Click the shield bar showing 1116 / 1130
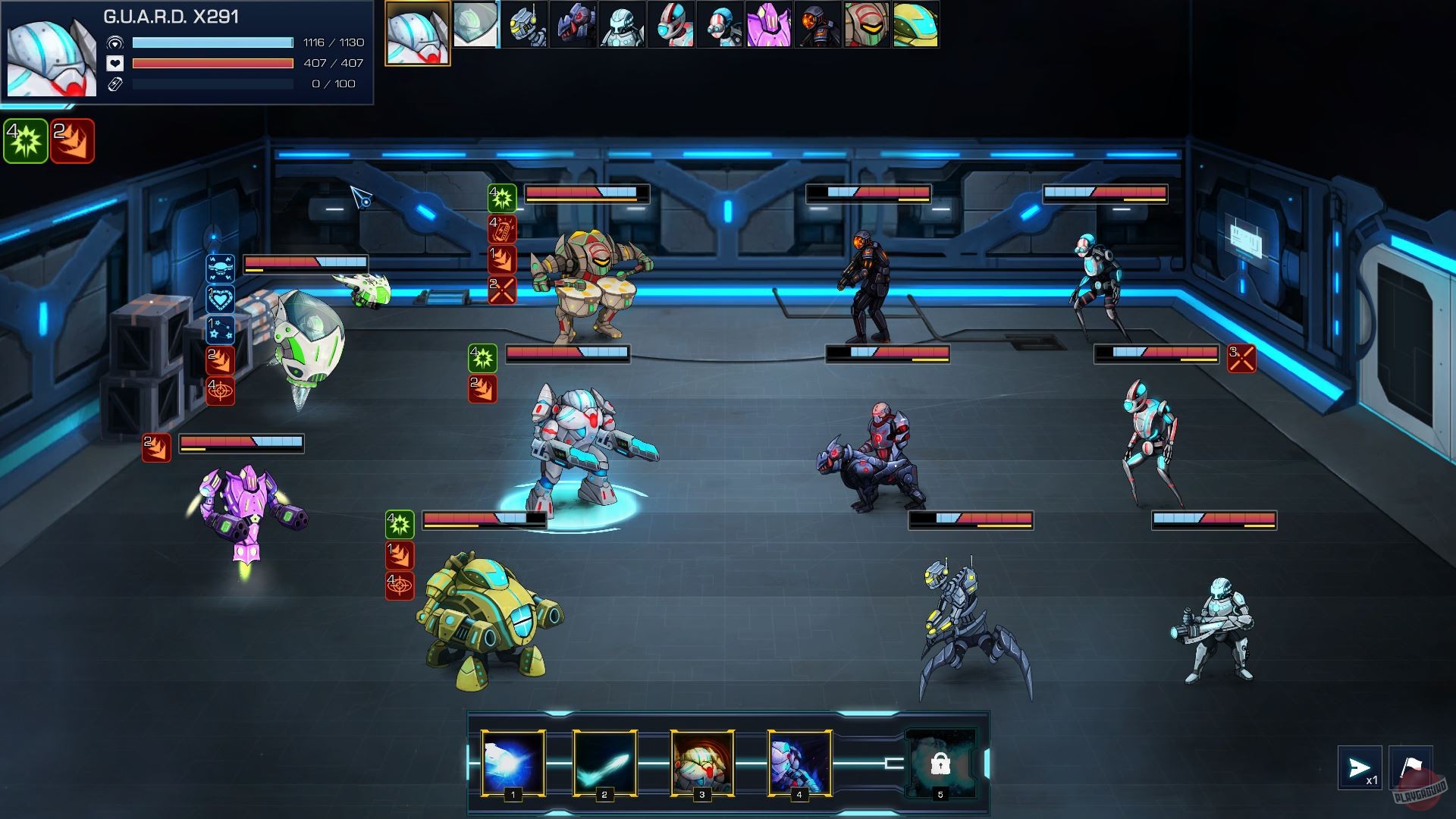The width and height of the screenshot is (1456, 819). (x=214, y=44)
